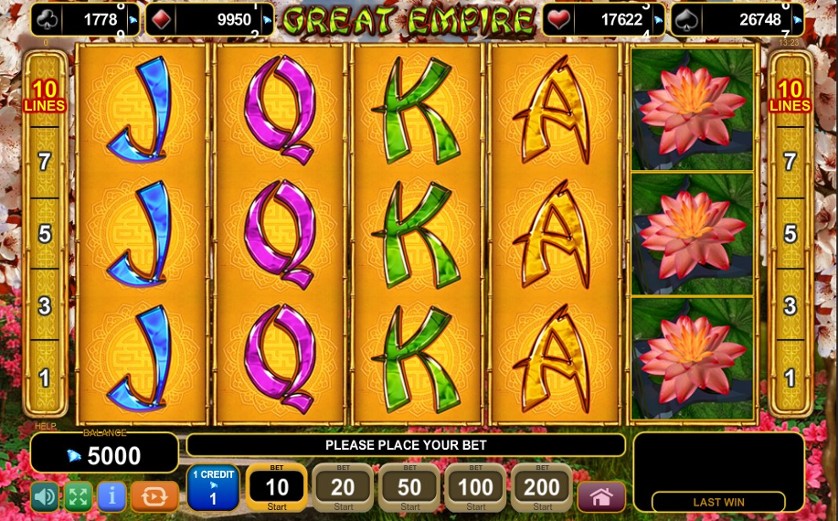Image resolution: width=838 pixels, height=521 pixels.
Task: Select 10 lines on the left panel
Action: [44, 96]
